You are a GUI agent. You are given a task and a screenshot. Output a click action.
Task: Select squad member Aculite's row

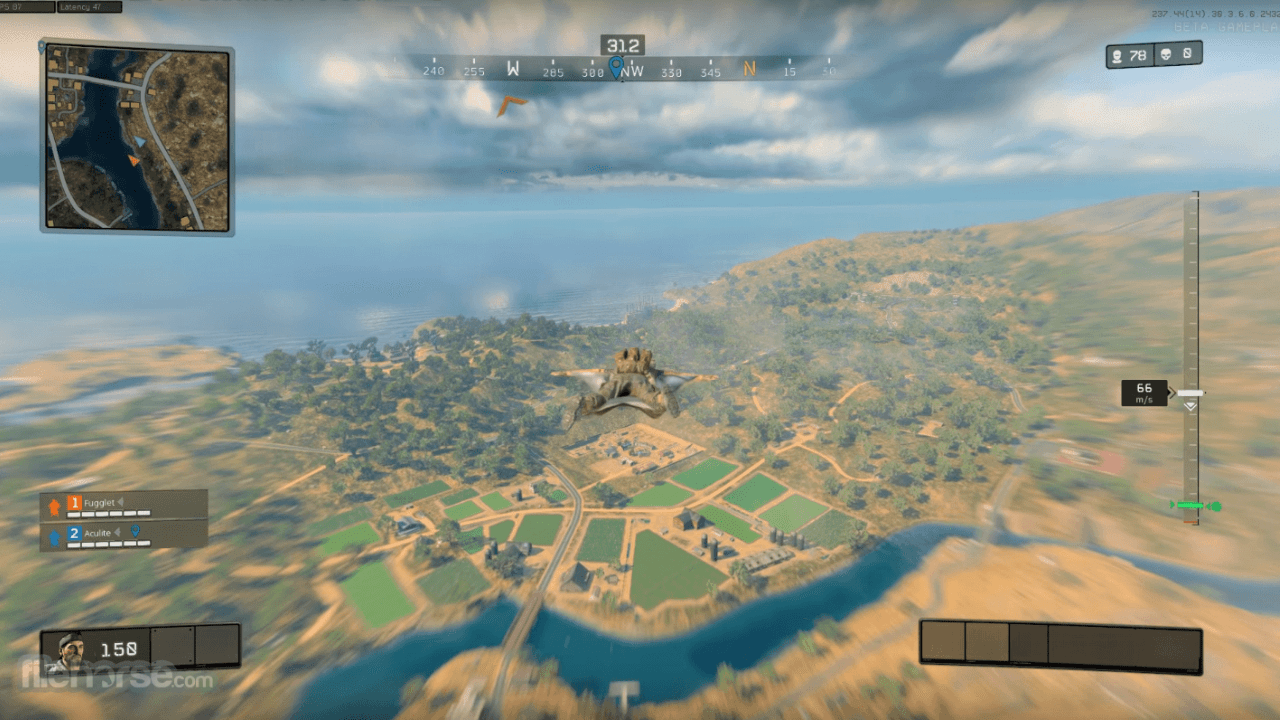click(124, 535)
